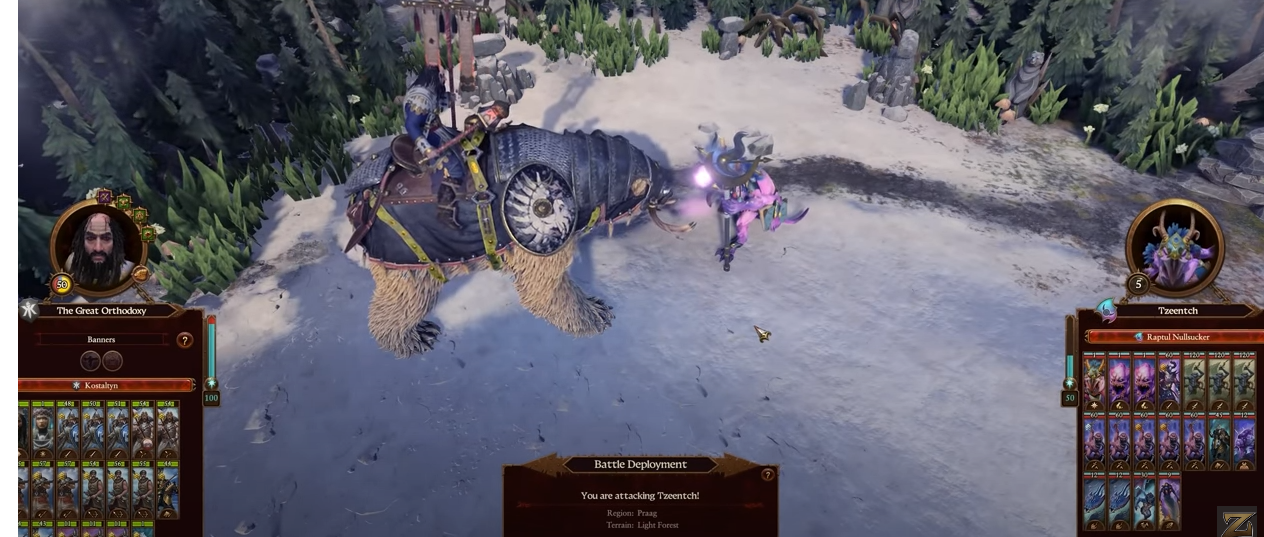Select The Great Orthodoxy lord portrait
Image resolution: width=1264 pixels, height=537 pixels.
click(98, 244)
